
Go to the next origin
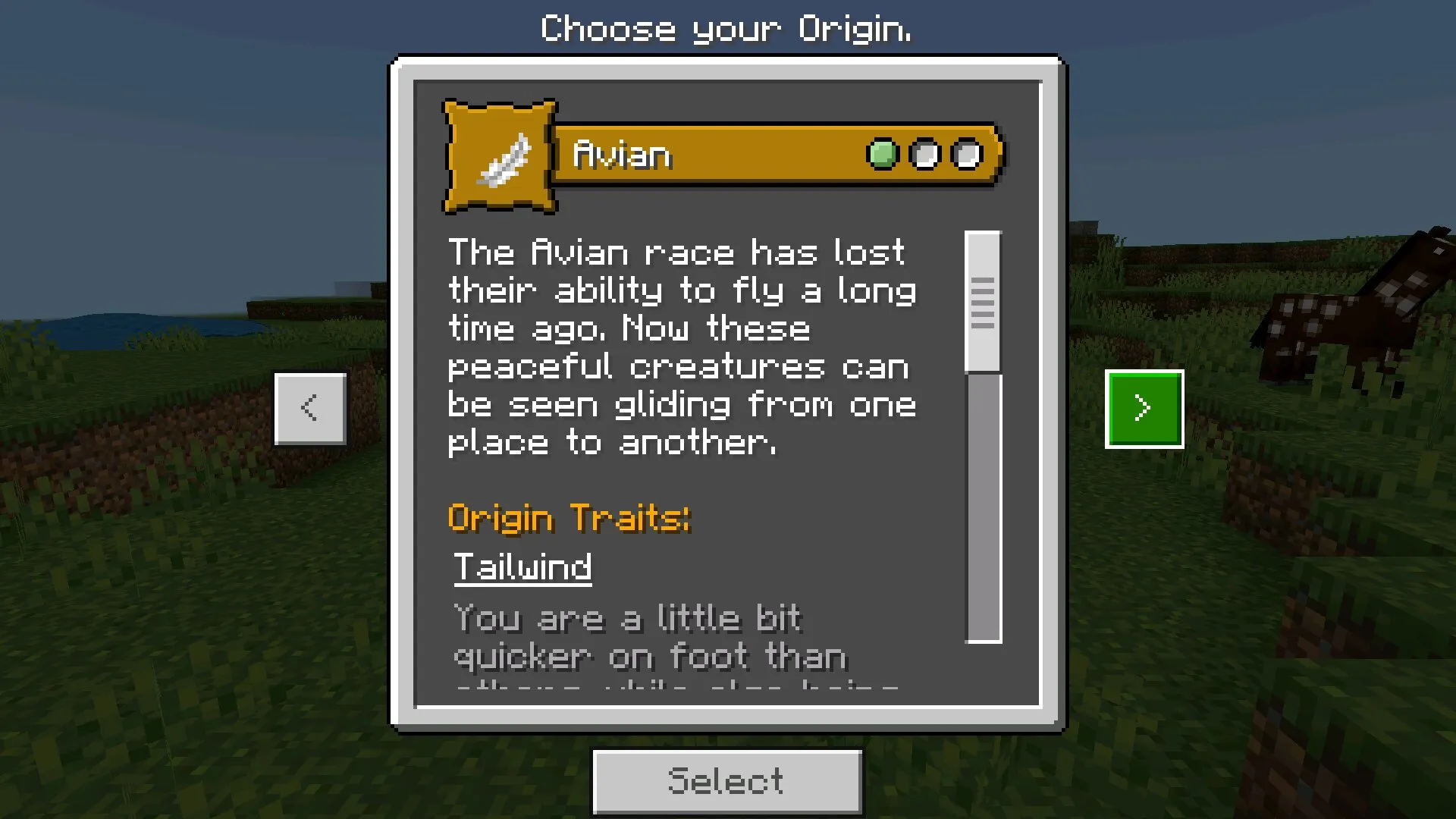[x=1144, y=409]
